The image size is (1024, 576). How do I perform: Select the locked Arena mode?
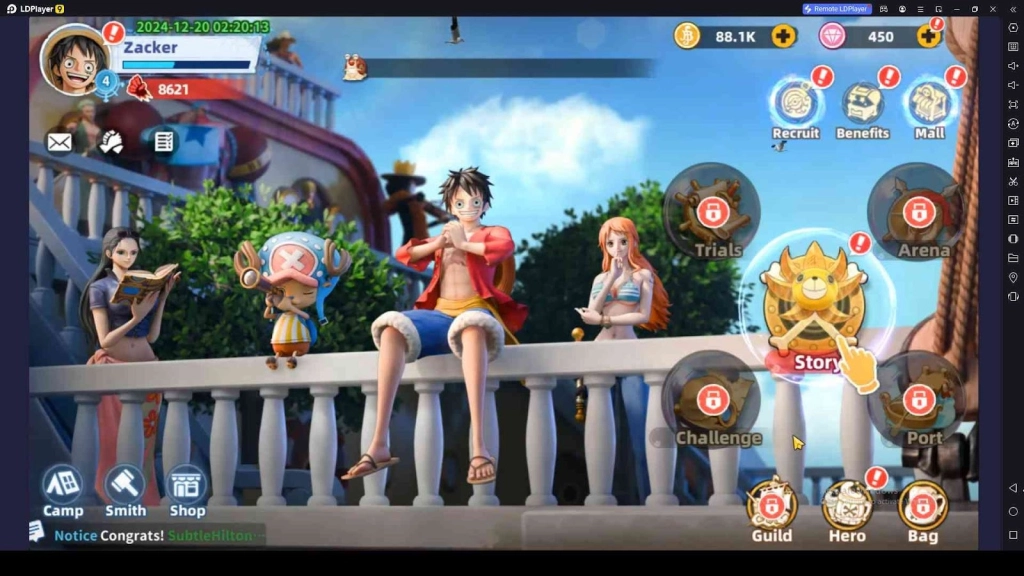pyautogui.click(x=918, y=212)
